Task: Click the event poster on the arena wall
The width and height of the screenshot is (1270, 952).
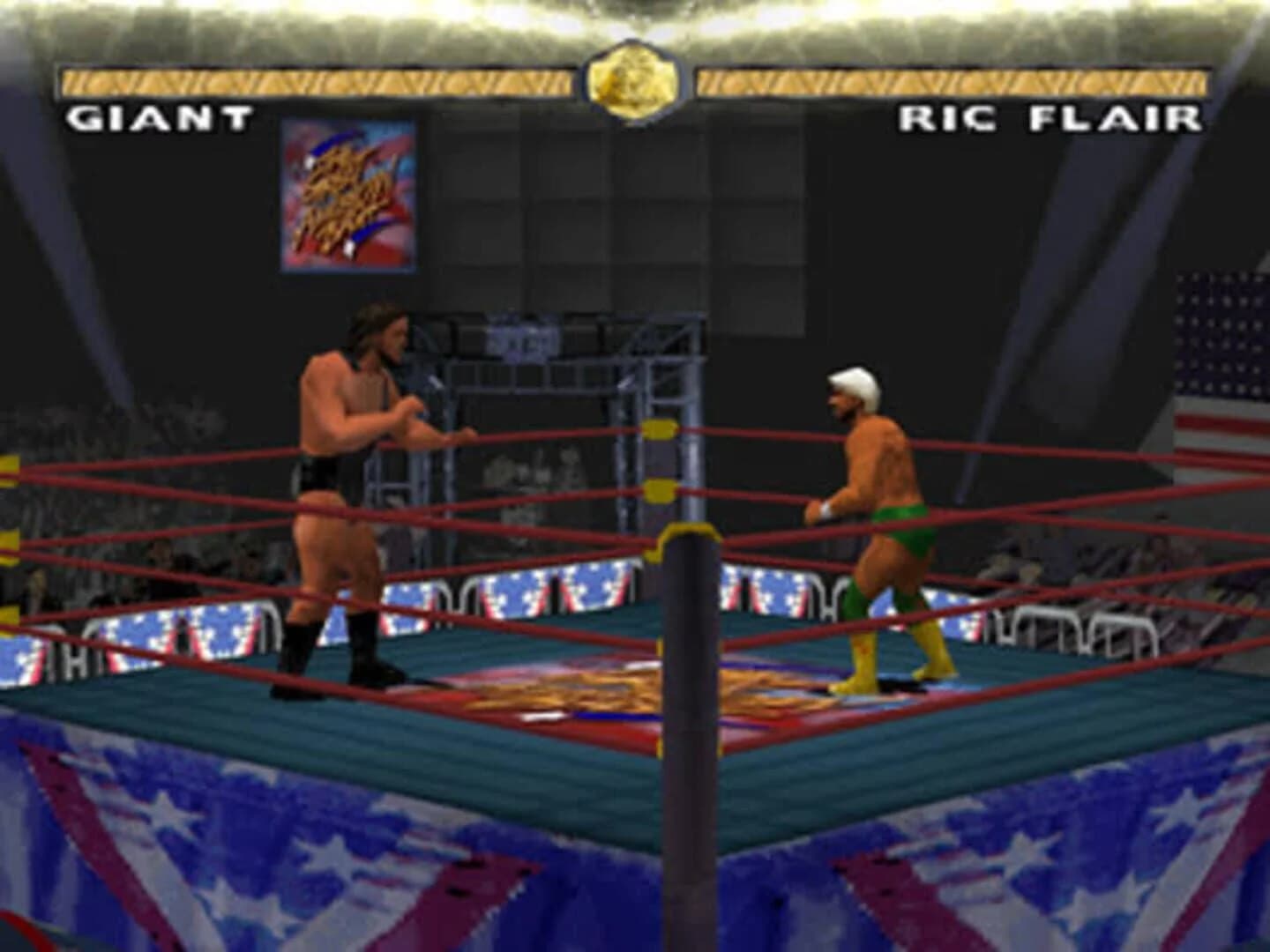Action: pos(349,194)
